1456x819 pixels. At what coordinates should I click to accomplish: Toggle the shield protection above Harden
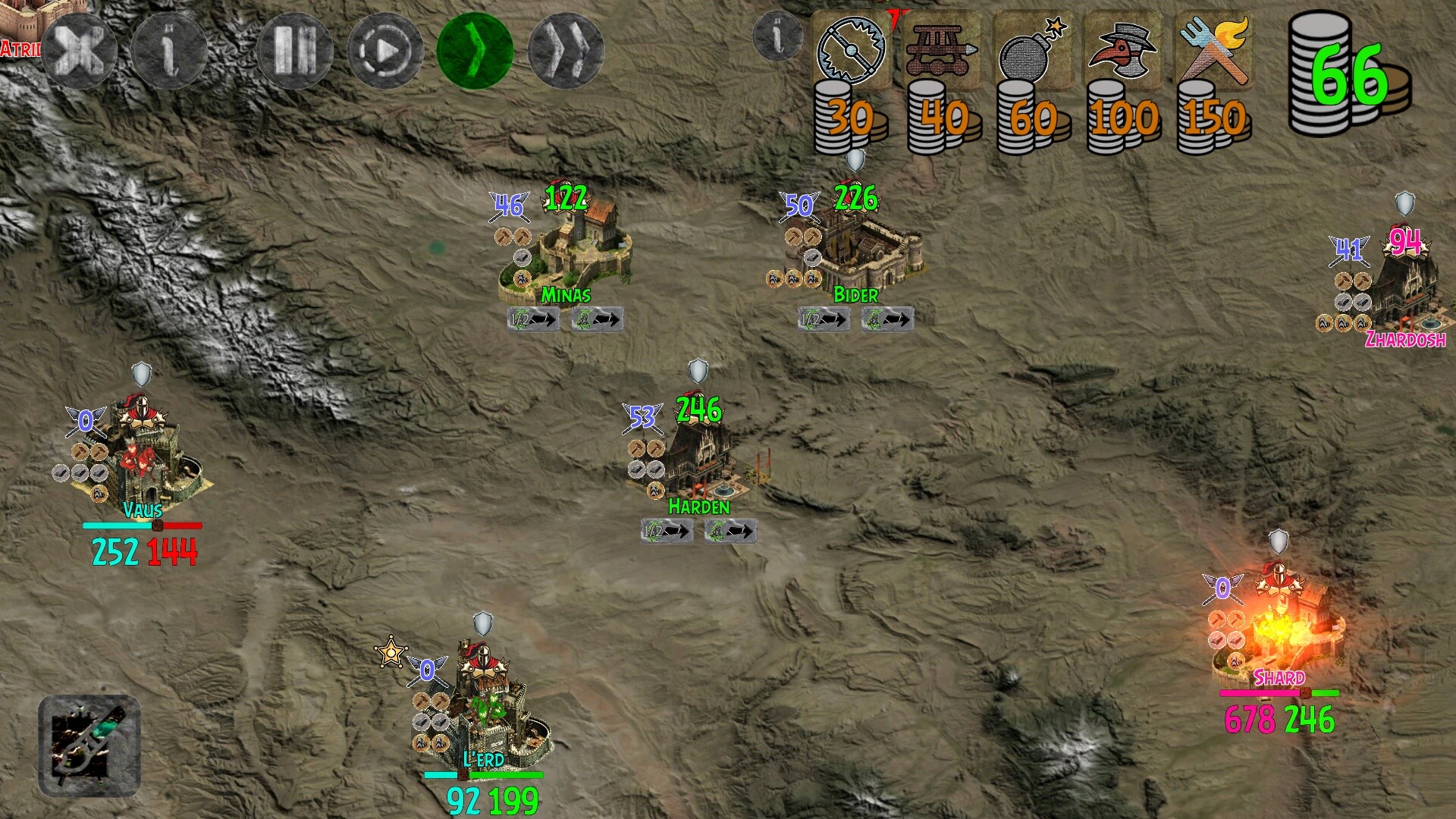click(698, 372)
